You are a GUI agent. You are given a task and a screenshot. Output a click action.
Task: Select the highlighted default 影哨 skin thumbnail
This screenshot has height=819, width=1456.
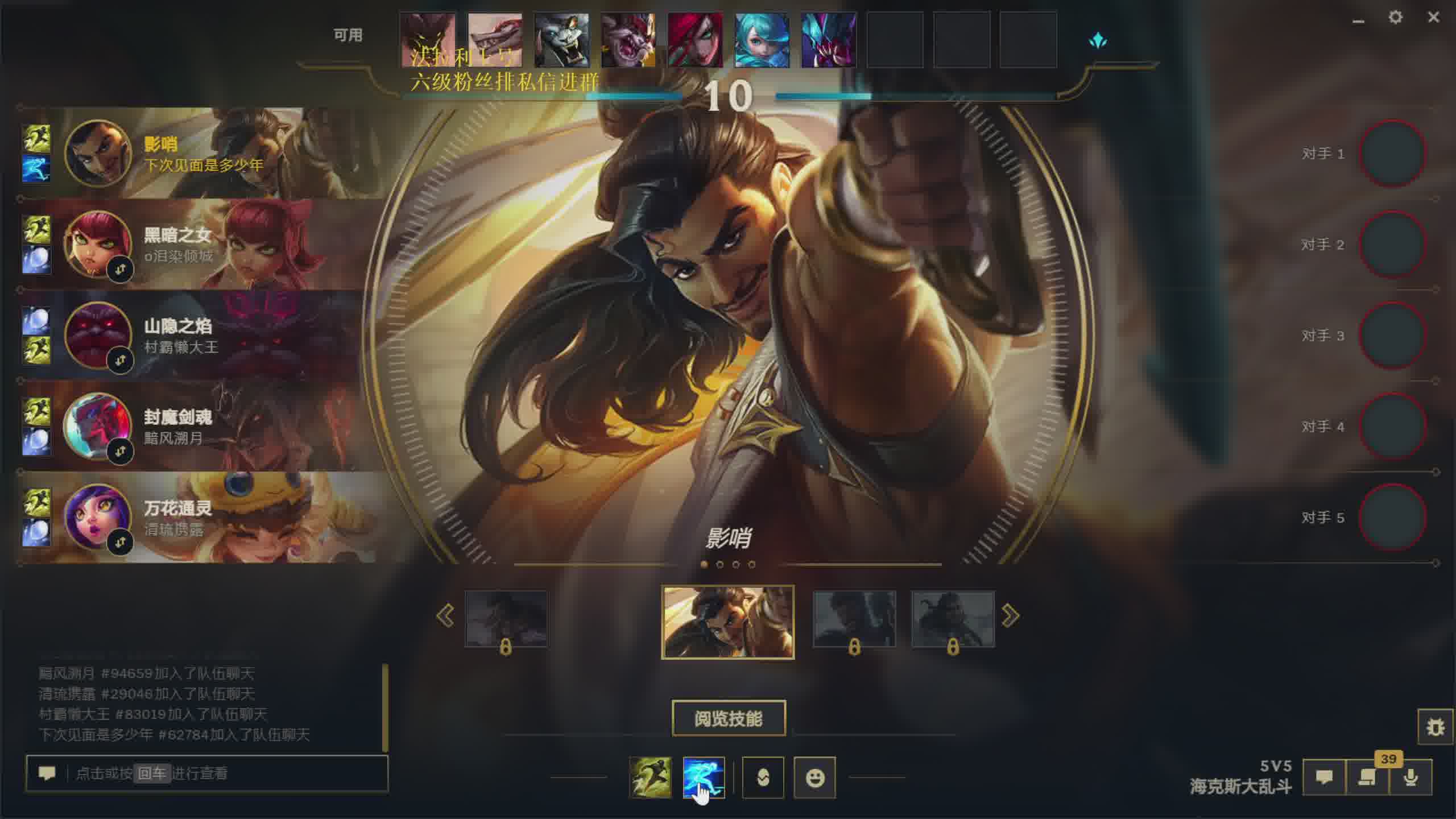click(728, 622)
